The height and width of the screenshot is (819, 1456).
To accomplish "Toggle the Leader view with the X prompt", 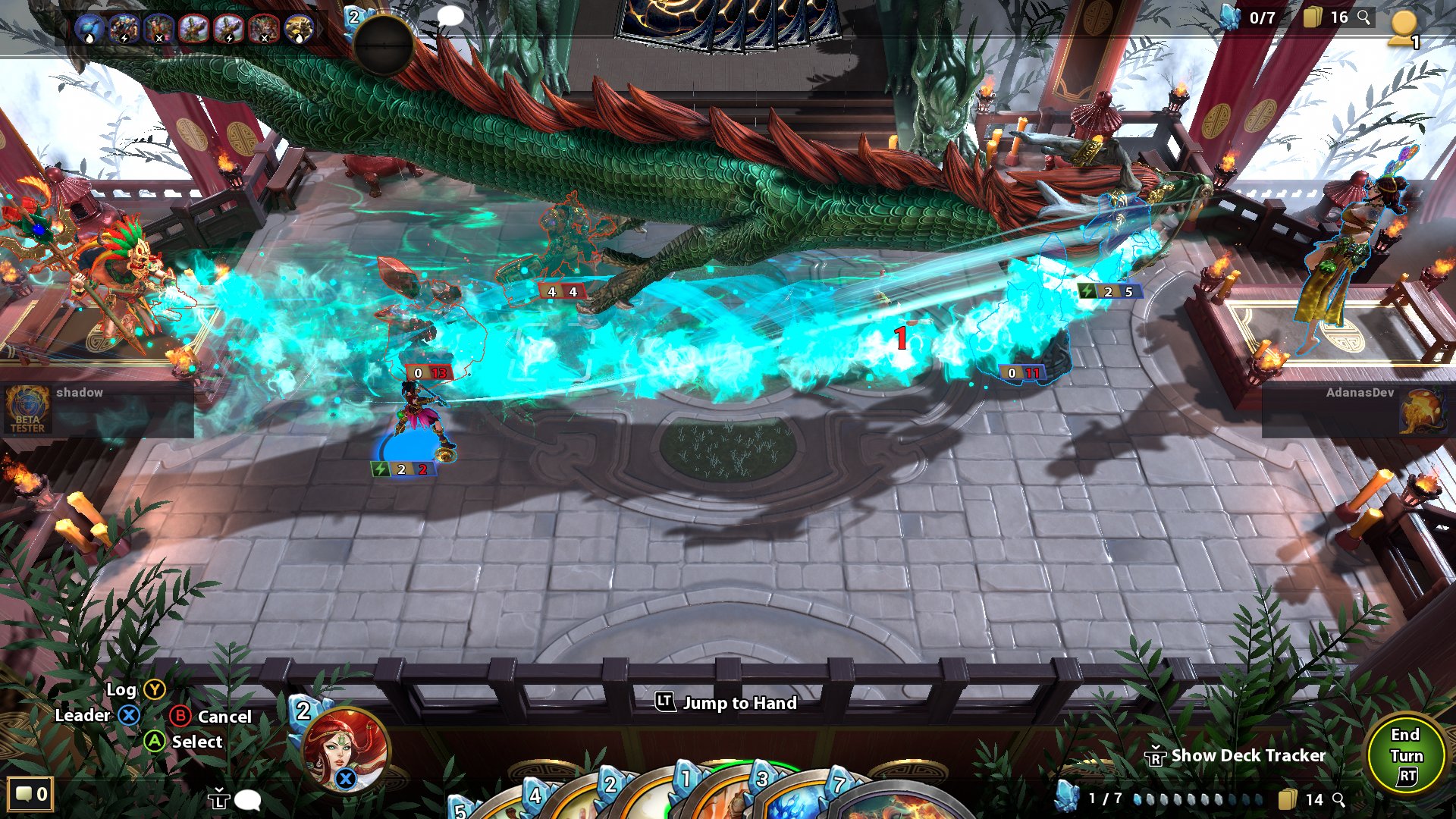I will pos(101,715).
